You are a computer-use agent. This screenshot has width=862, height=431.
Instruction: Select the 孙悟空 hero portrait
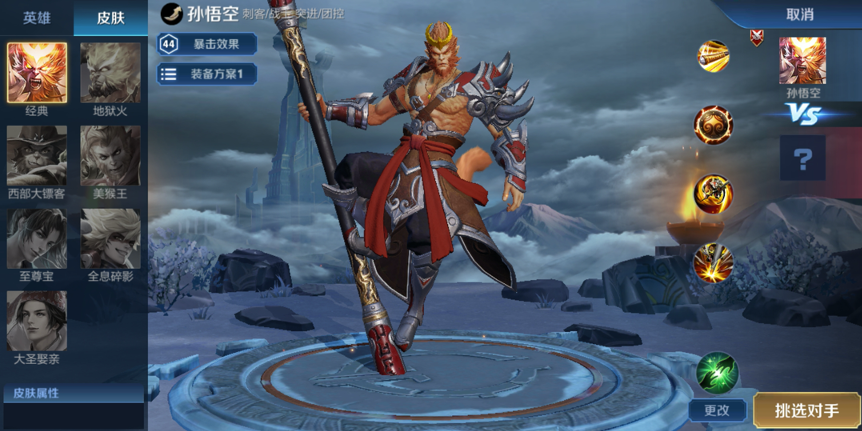[802, 61]
